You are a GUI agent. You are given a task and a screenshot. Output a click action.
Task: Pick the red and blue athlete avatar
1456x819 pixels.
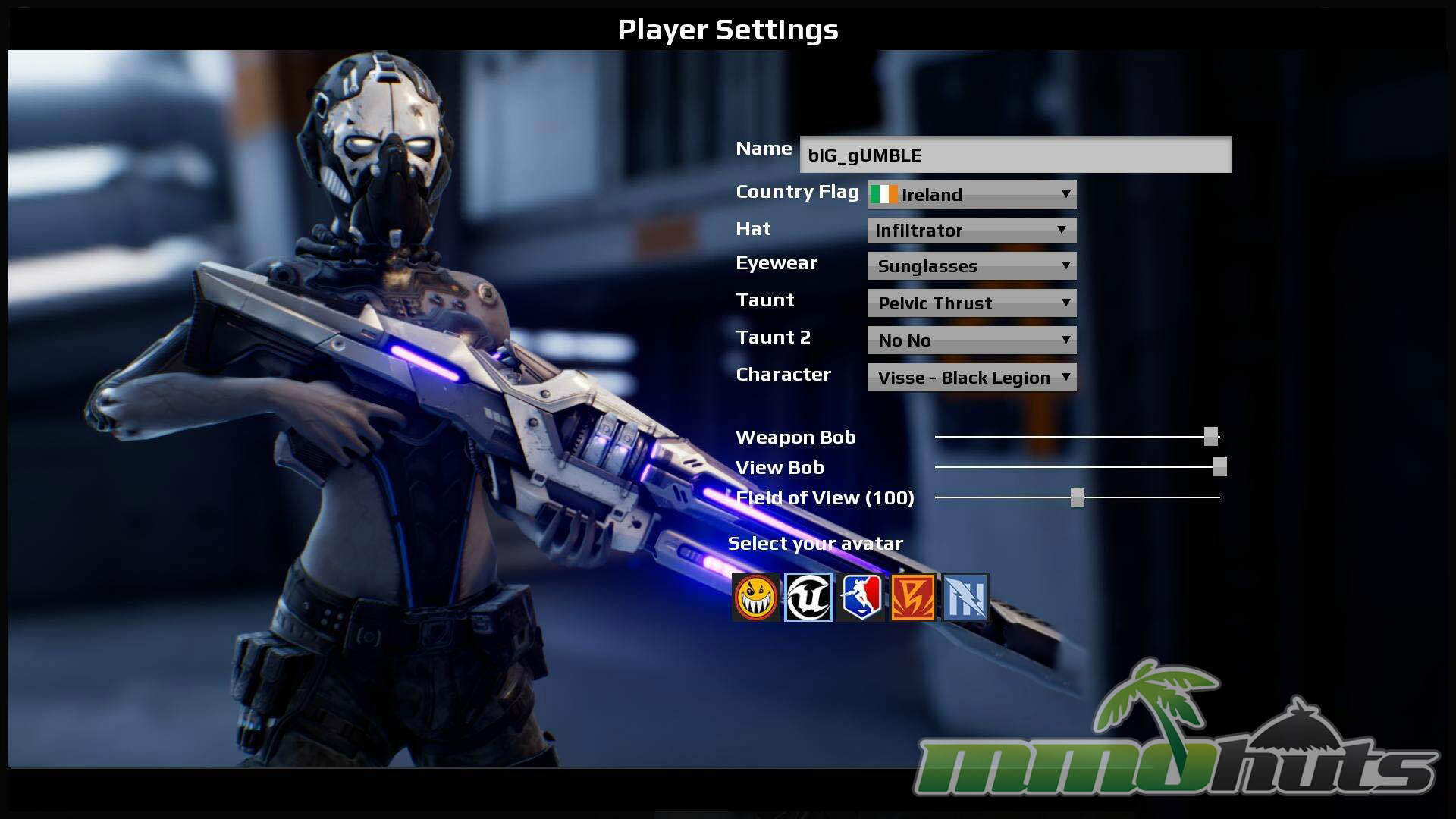tap(861, 598)
